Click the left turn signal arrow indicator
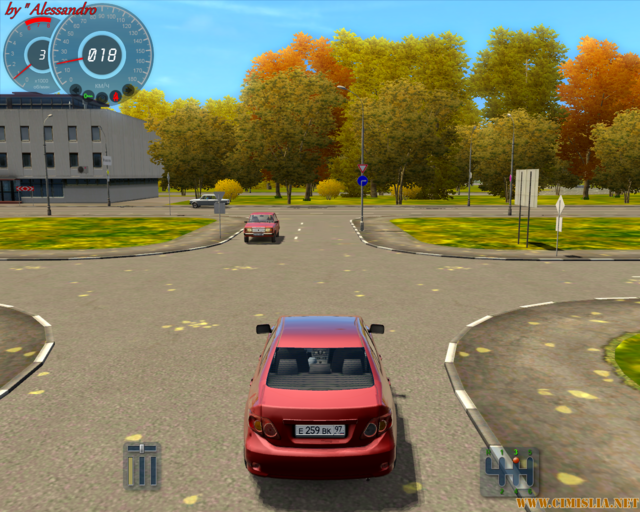Screen dimensions: 640x512 (75, 90)
